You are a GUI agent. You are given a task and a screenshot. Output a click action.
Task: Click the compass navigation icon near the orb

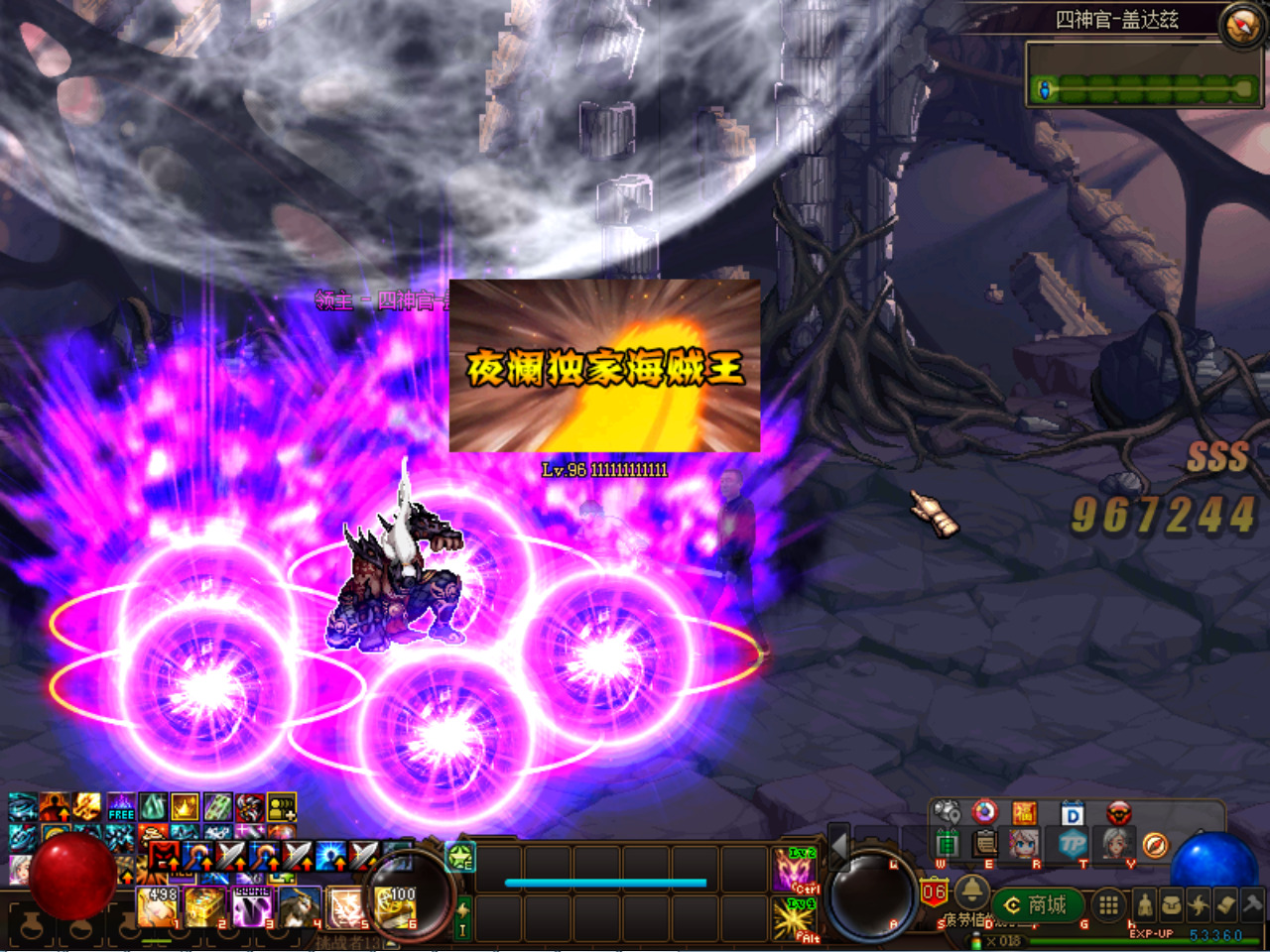[x=1155, y=846]
